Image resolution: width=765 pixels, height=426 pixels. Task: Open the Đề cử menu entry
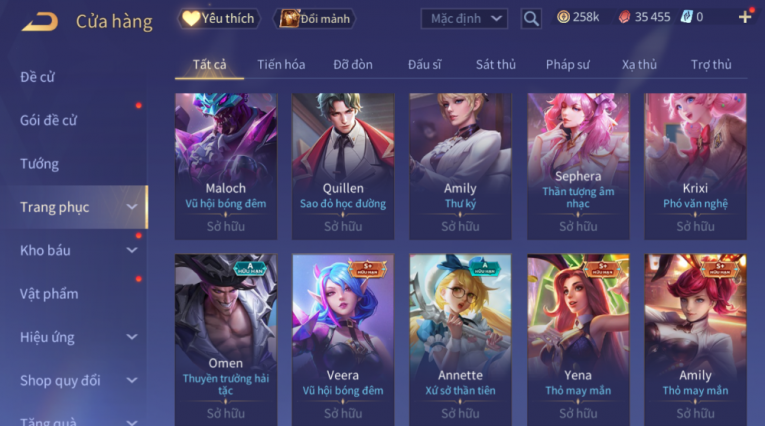(39, 77)
